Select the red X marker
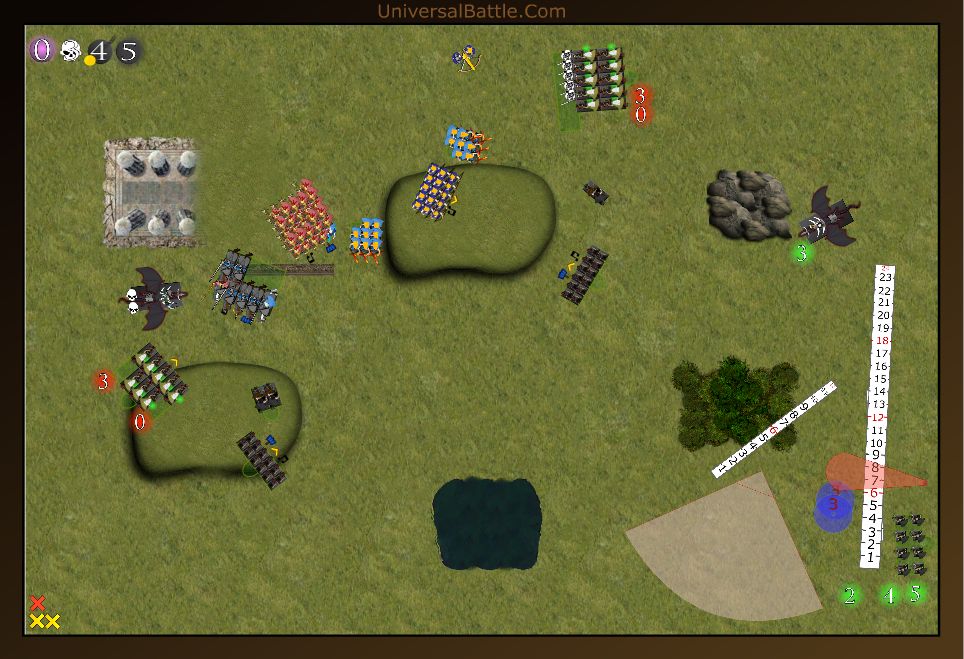 click(38, 603)
